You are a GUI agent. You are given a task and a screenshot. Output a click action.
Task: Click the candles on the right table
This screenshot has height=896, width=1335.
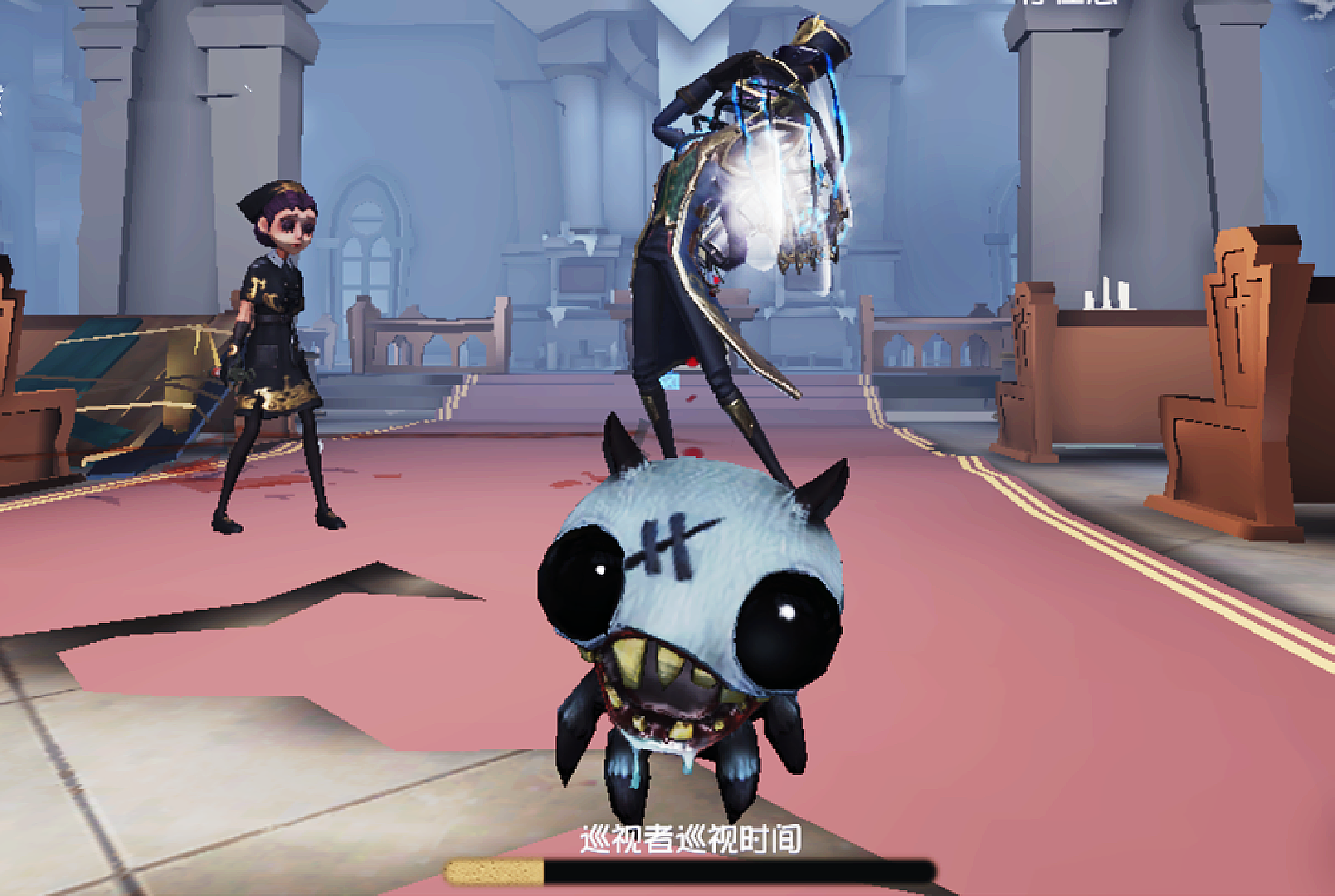coord(1108,295)
